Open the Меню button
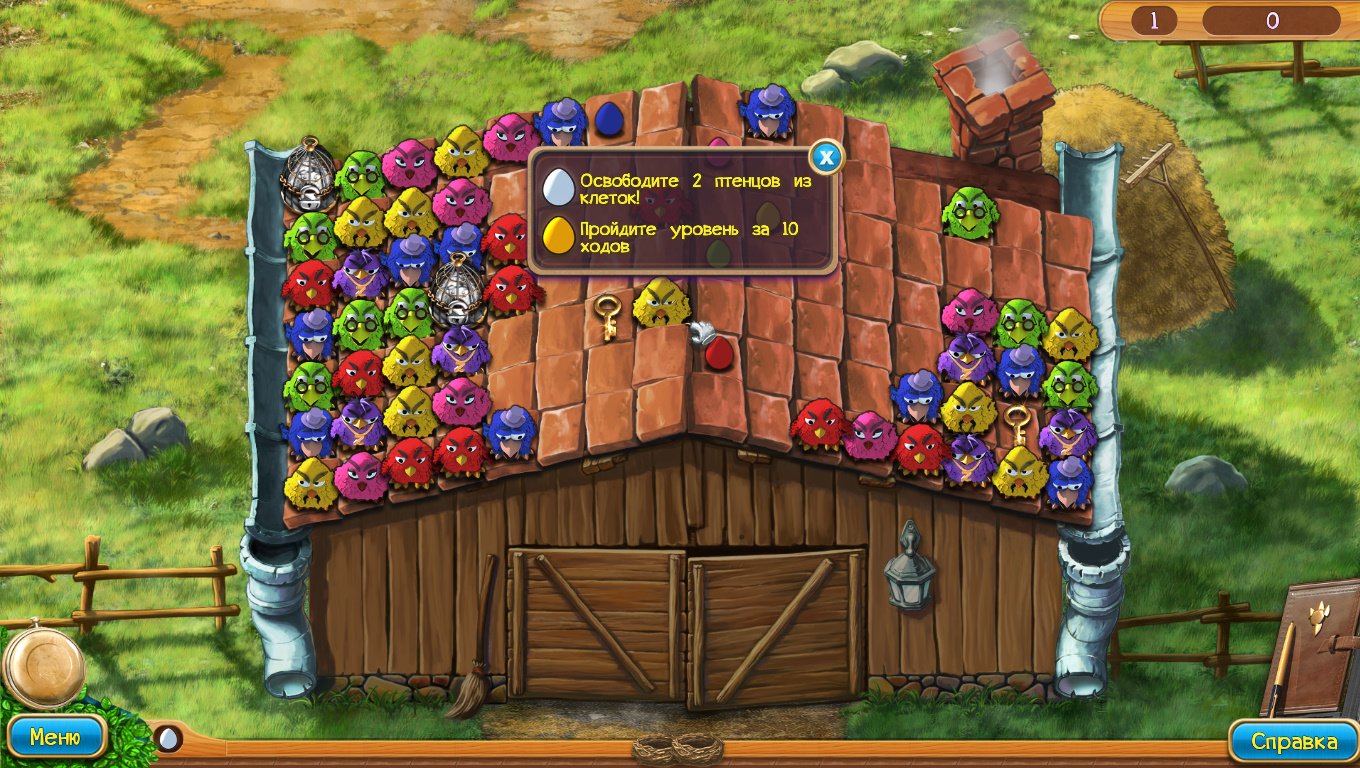 pyautogui.click(x=55, y=738)
